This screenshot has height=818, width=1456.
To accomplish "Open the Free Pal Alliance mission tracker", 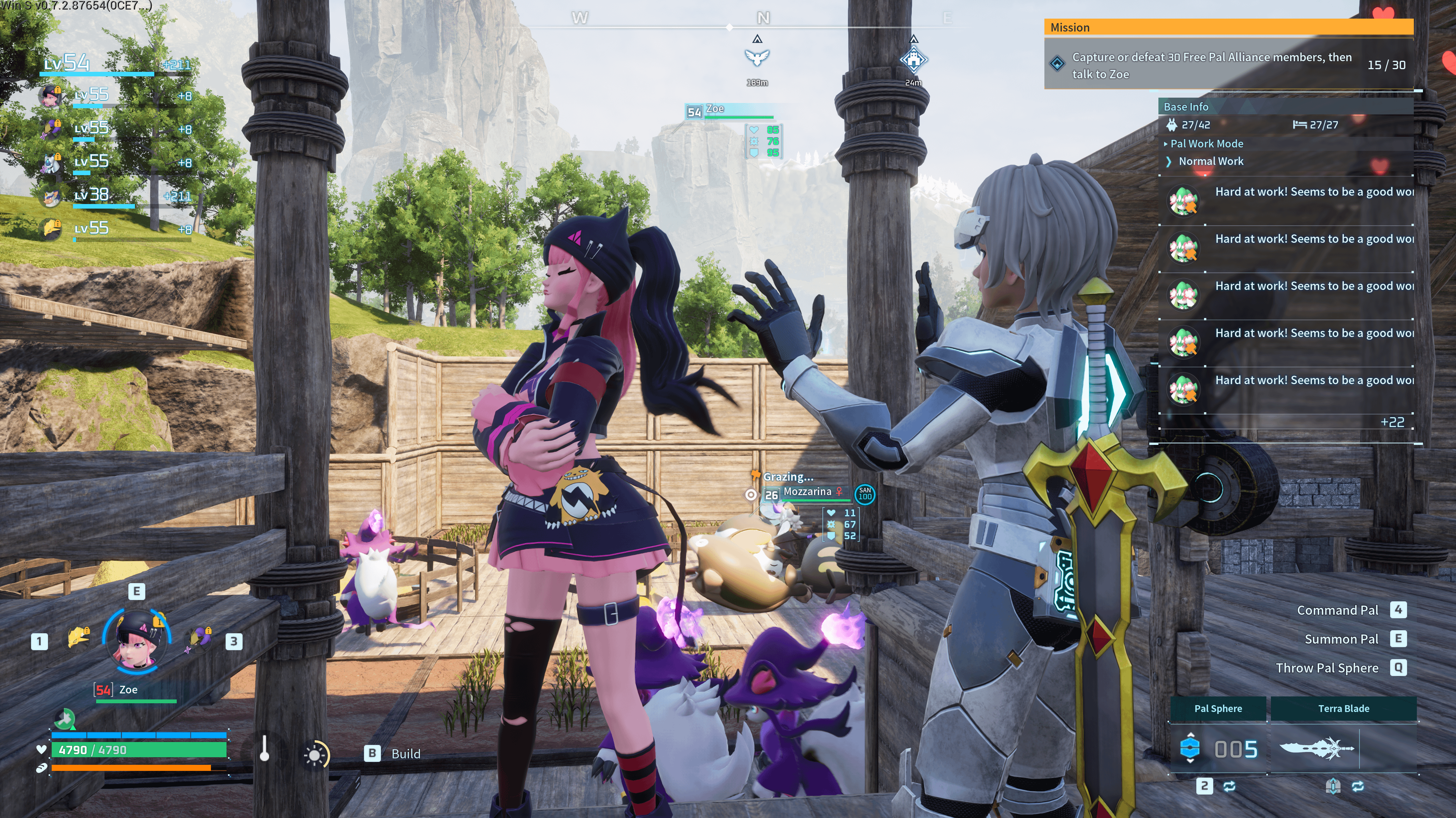I will [x=1226, y=65].
